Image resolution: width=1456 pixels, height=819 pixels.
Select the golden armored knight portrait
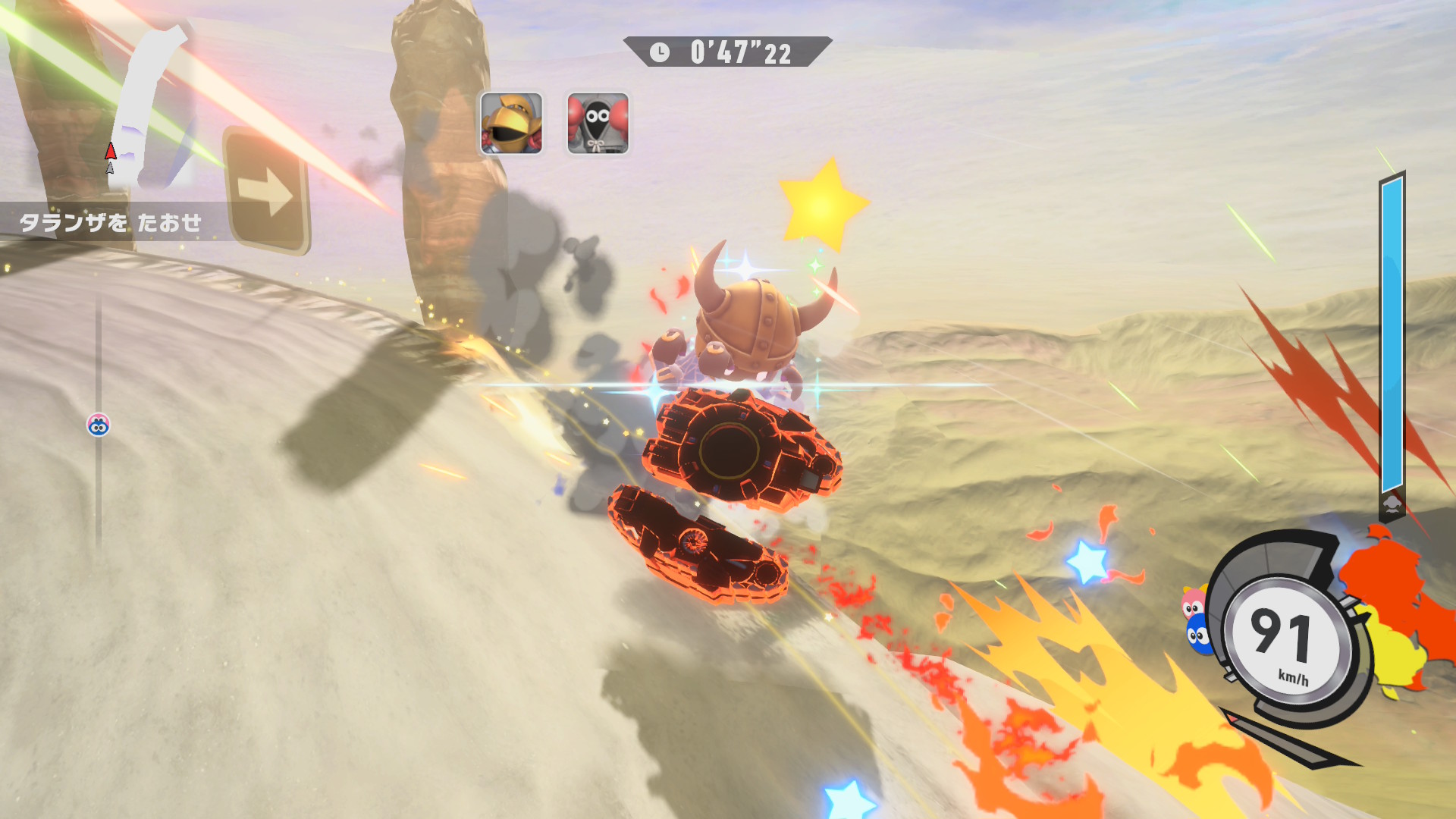[x=511, y=123]
